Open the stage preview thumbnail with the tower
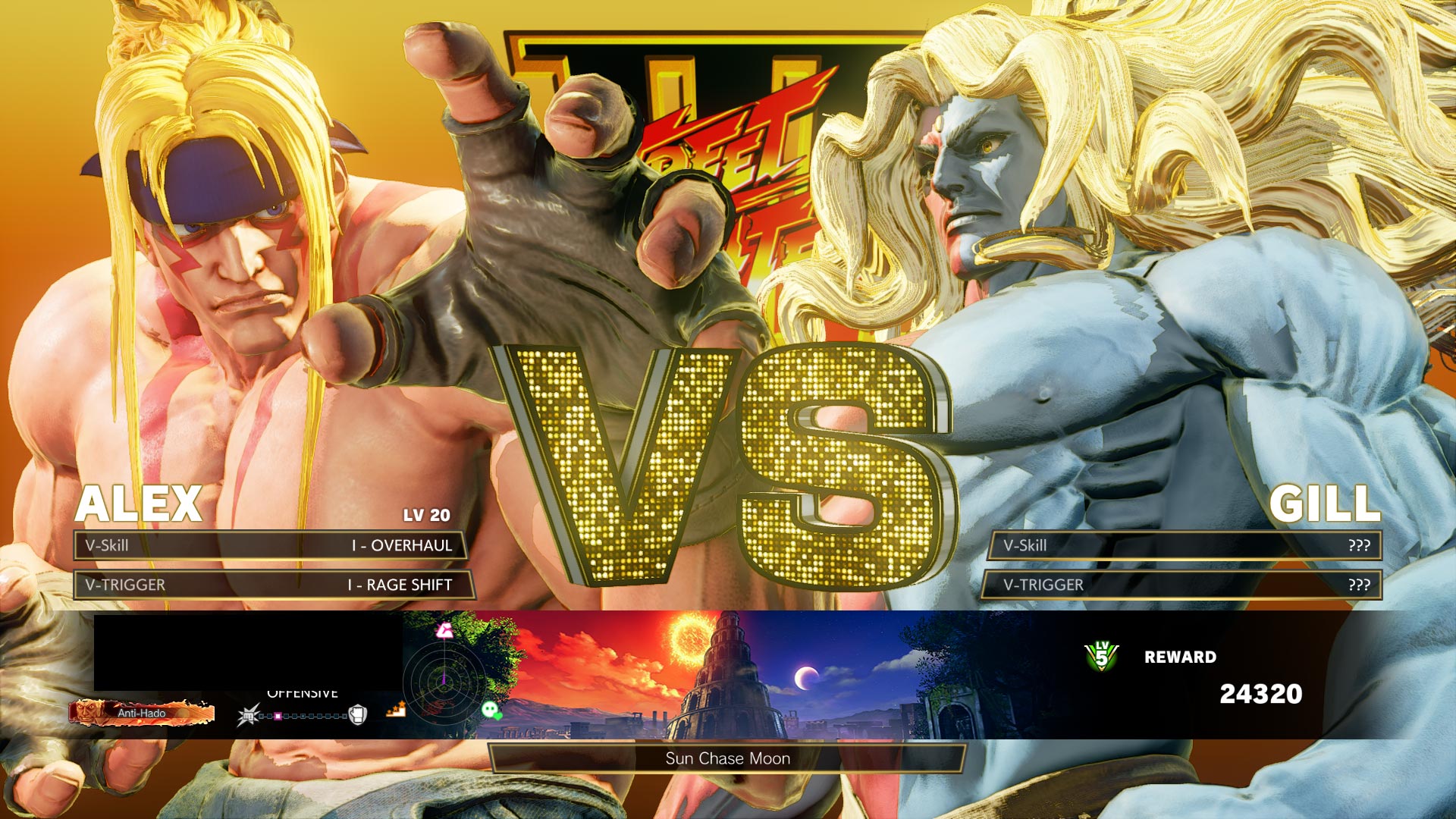1456x819 pixels. tap(728, 673)
